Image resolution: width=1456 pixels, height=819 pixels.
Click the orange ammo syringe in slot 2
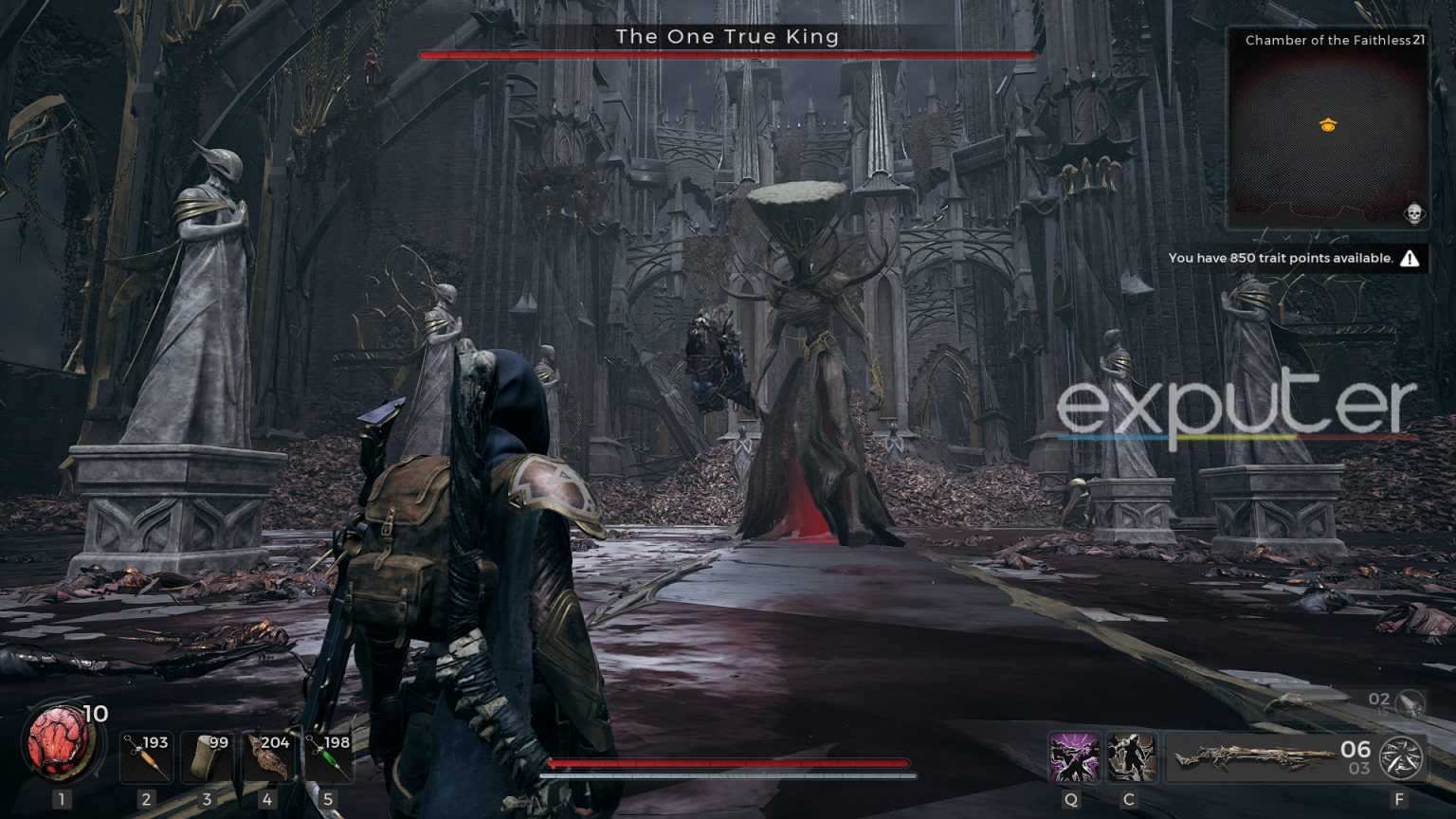(147, 756)
